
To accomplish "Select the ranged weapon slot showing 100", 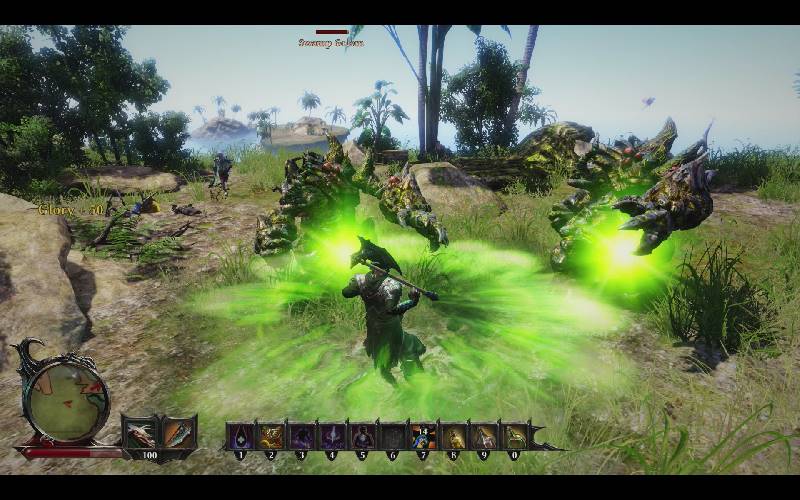I will 141,435.
